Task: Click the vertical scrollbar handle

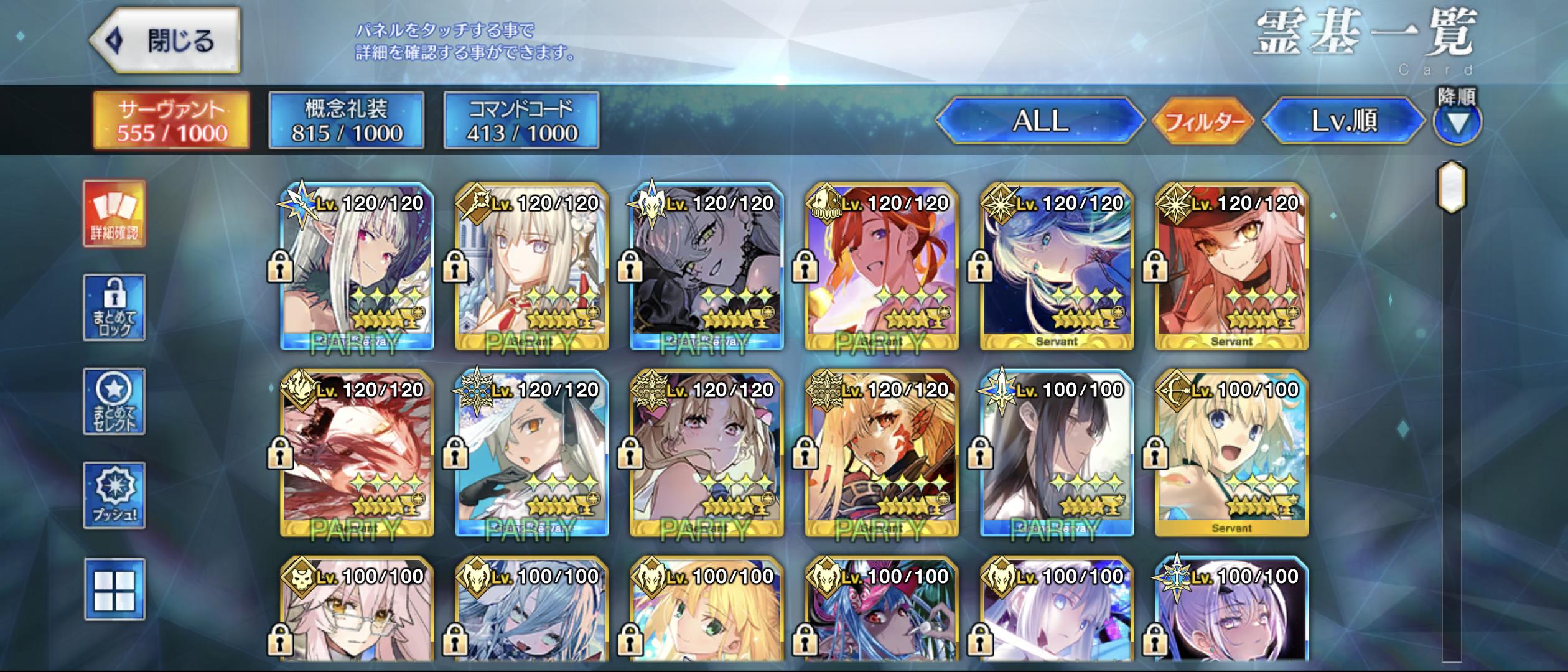Action: [1451, 186]
